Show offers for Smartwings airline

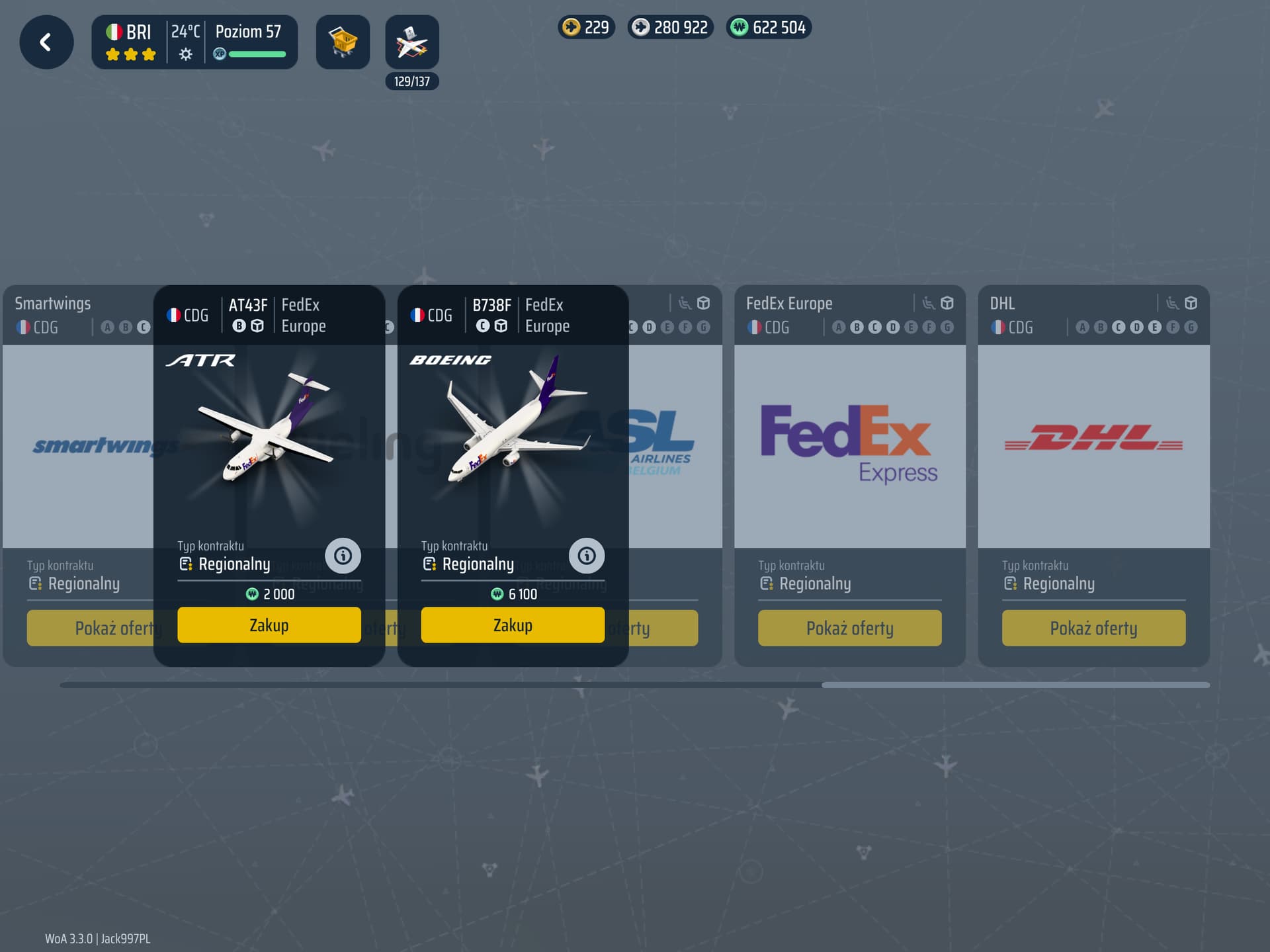tap(93, 628)
